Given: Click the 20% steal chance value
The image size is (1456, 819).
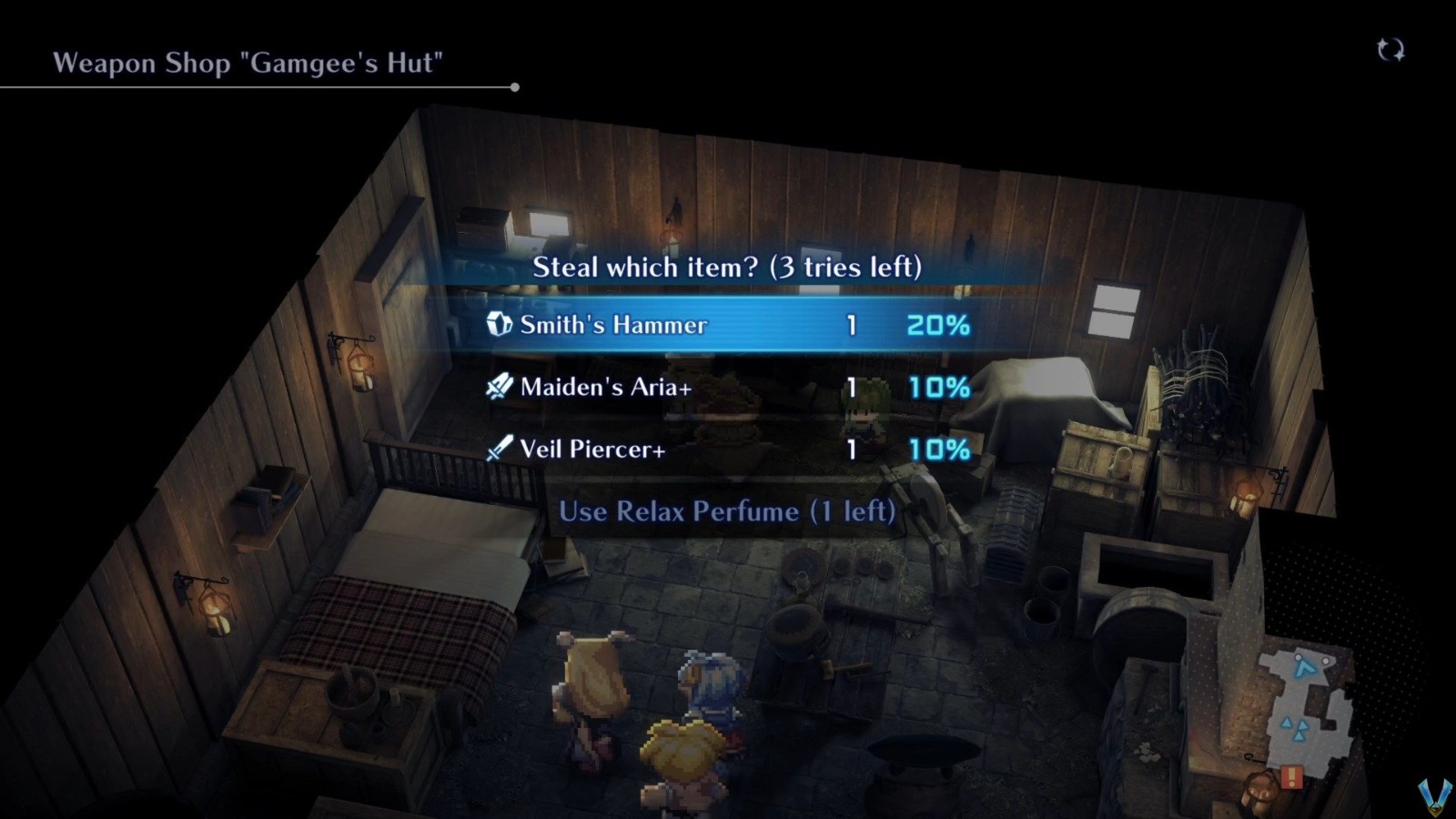Looking at the screenshot, I should pyautogui.click(x=937, y=324).
